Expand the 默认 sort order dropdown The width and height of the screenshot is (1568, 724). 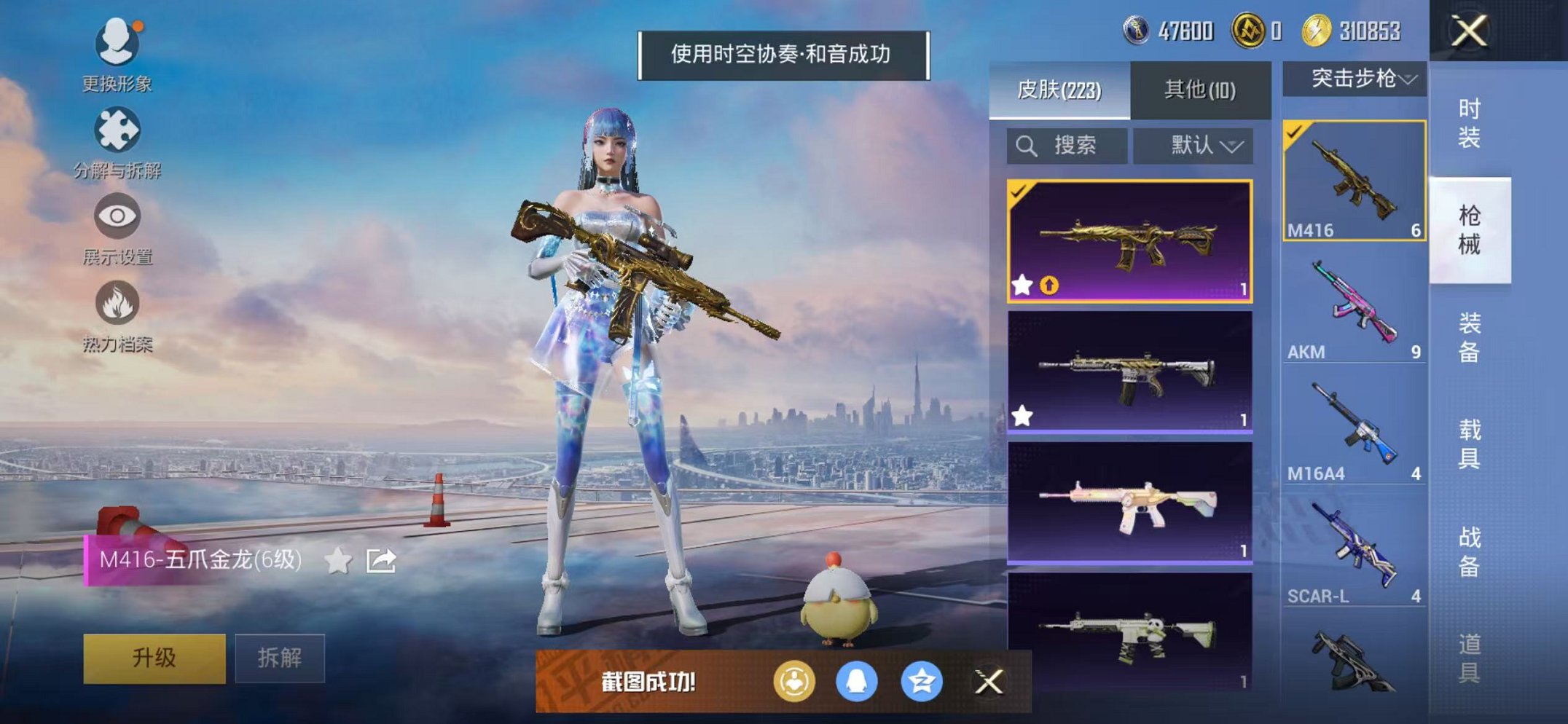(1193, 145)
